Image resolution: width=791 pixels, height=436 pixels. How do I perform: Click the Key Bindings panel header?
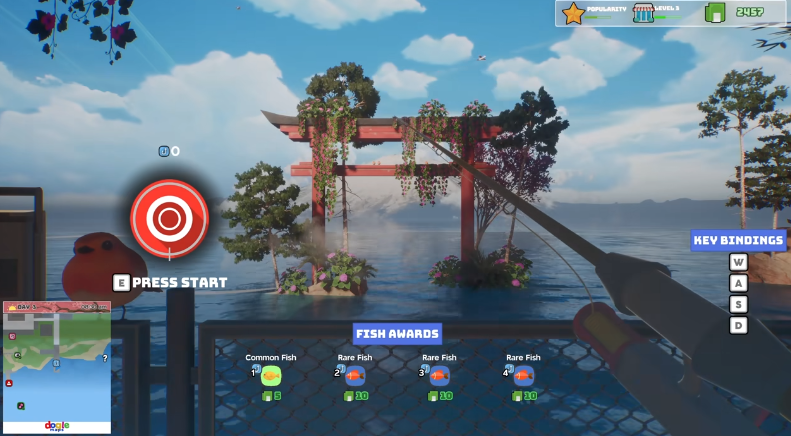coord(739,240)
